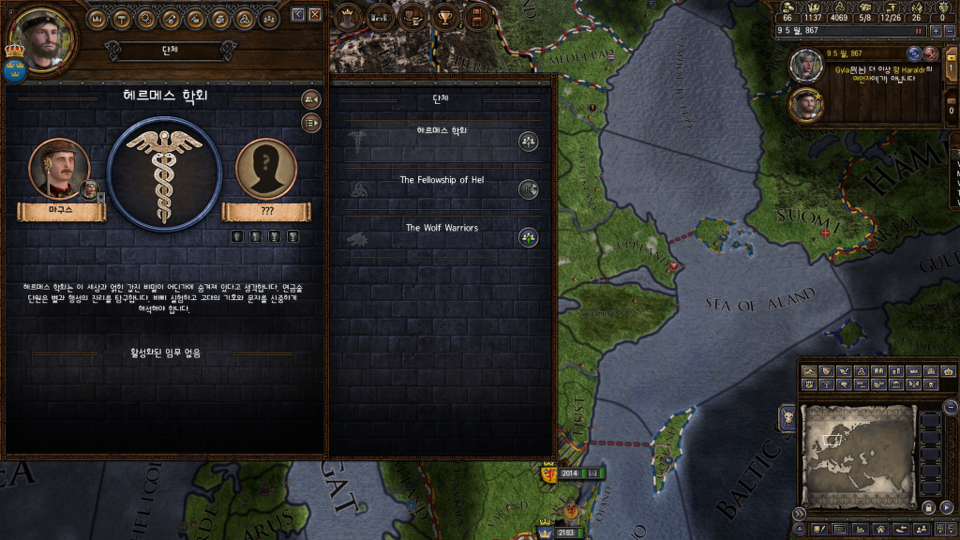This screenshot has height=540, width=960.
Task: Click the caduceus society emblem
Action: coord(162,174)
